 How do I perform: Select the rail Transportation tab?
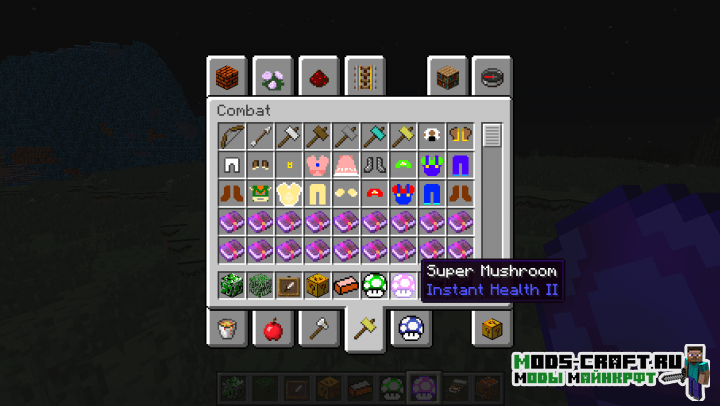point(364,76)
